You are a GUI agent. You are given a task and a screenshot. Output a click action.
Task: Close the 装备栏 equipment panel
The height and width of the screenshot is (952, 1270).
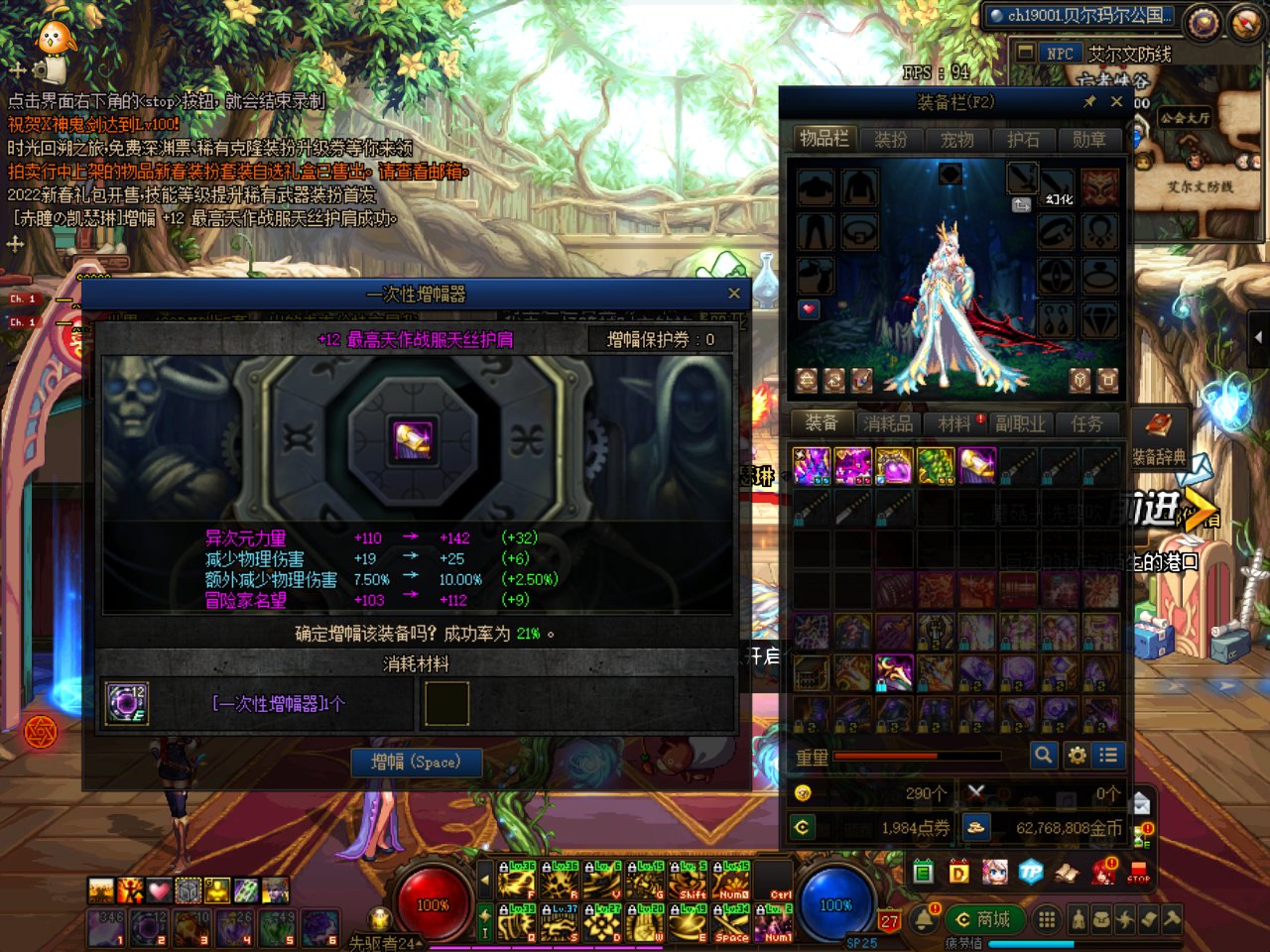(x=1116, y=102)
